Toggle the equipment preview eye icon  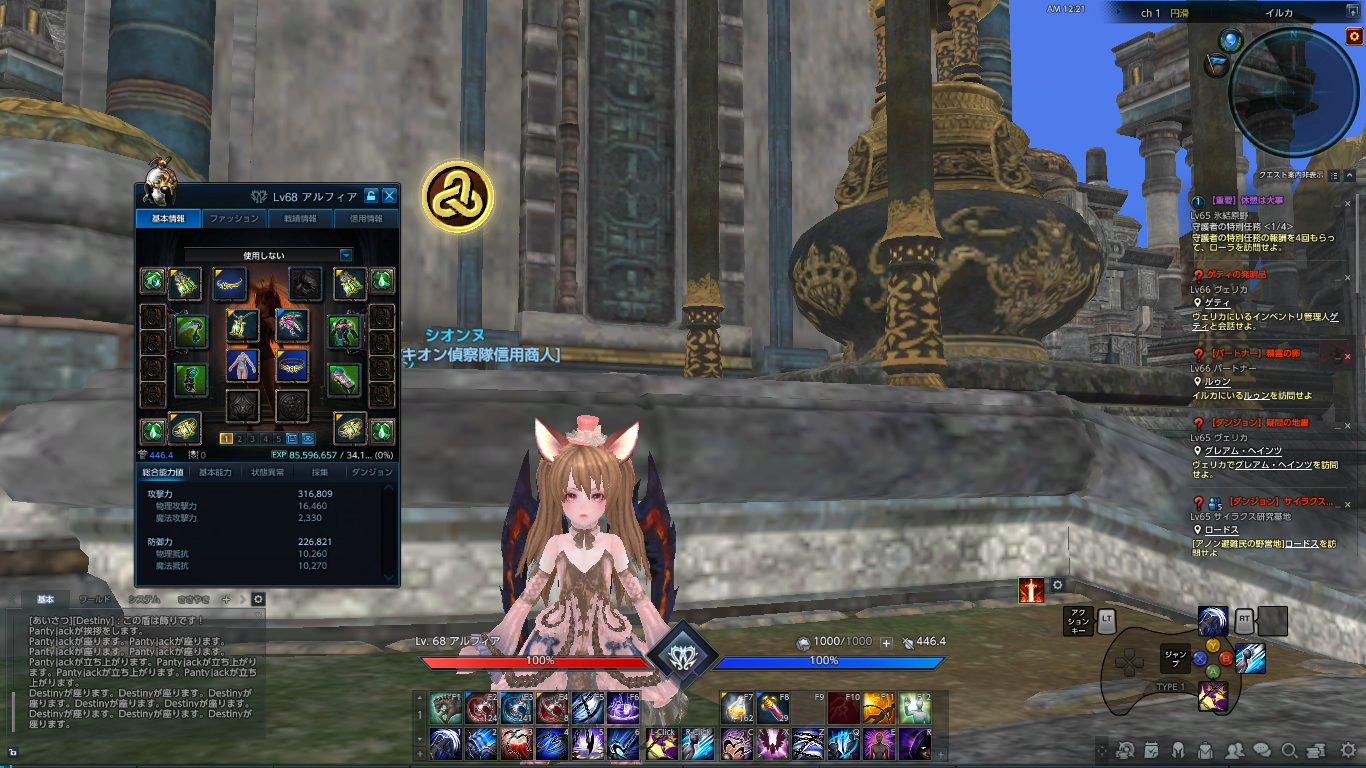[306, 439]
